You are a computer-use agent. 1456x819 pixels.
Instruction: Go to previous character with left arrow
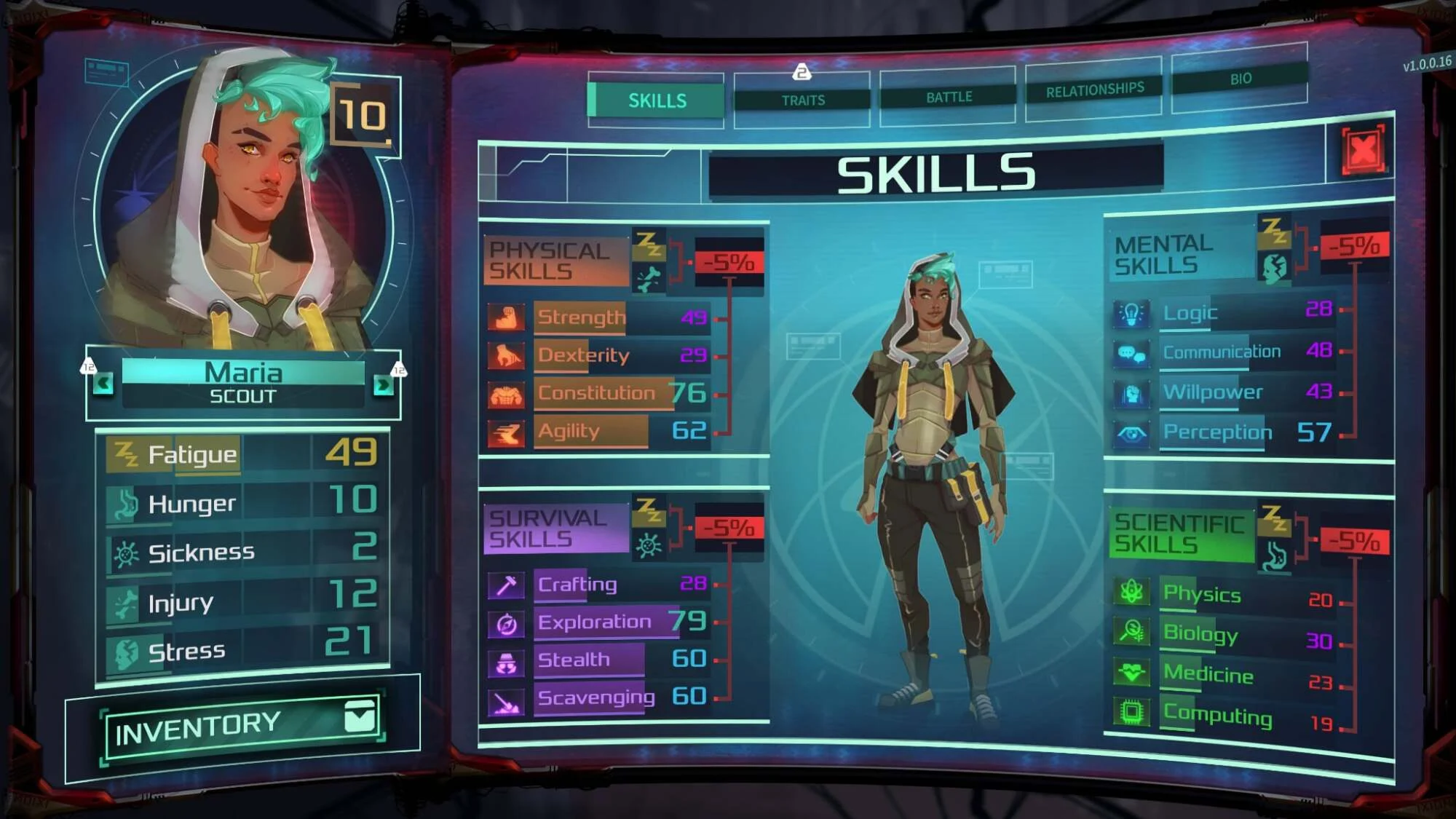click(103, 383)
